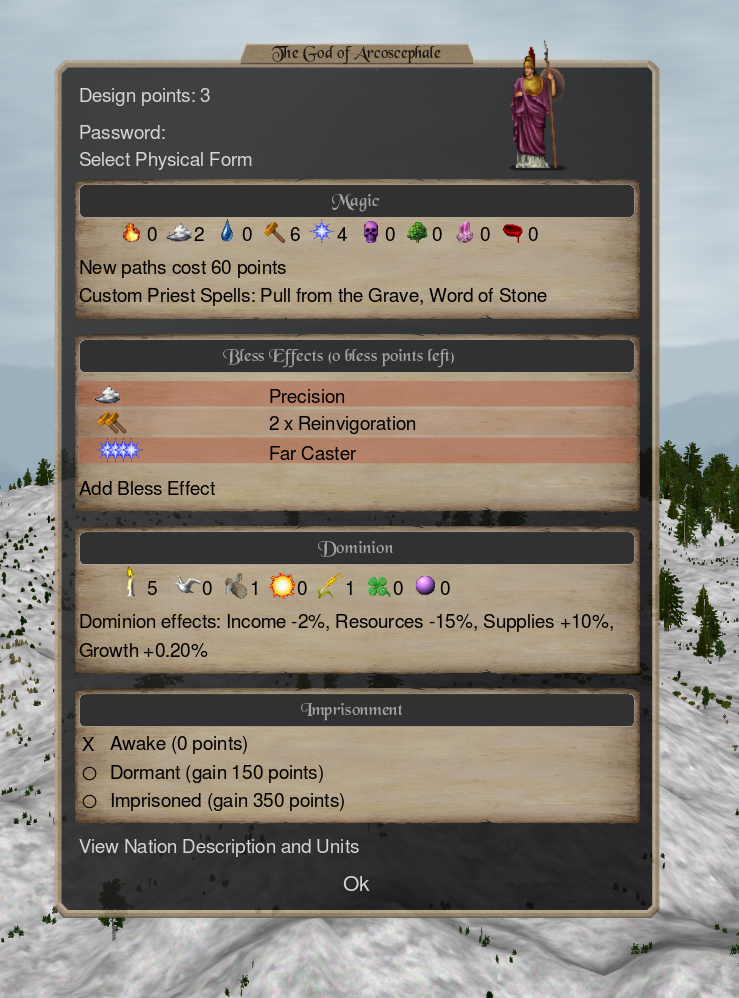The height and width of the screenshot is (998, 739).
Task: Click Add Bless Effect
Action: 147,489
